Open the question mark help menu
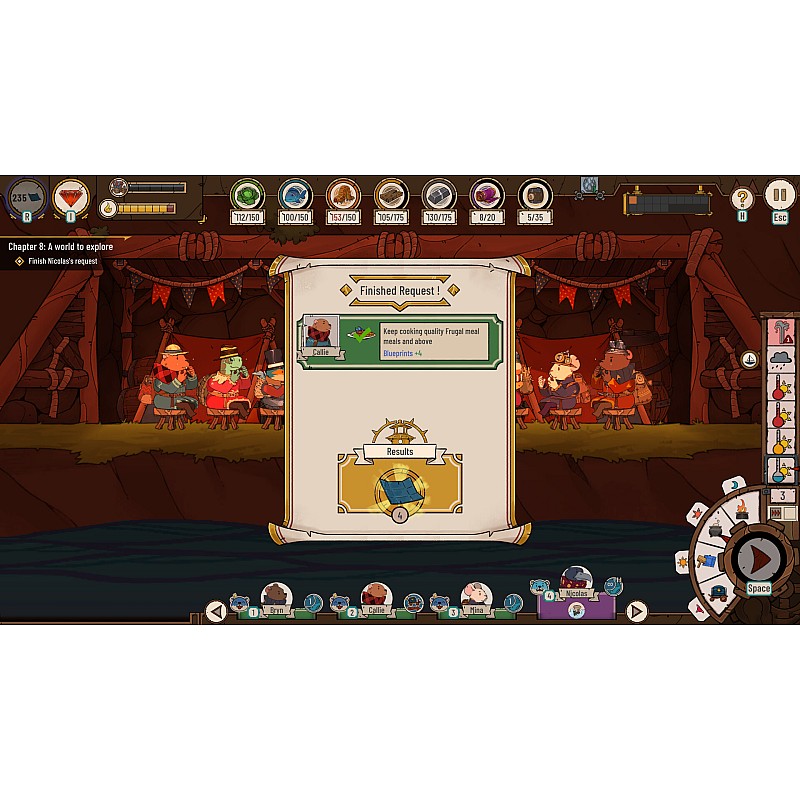 click(742, 198)
